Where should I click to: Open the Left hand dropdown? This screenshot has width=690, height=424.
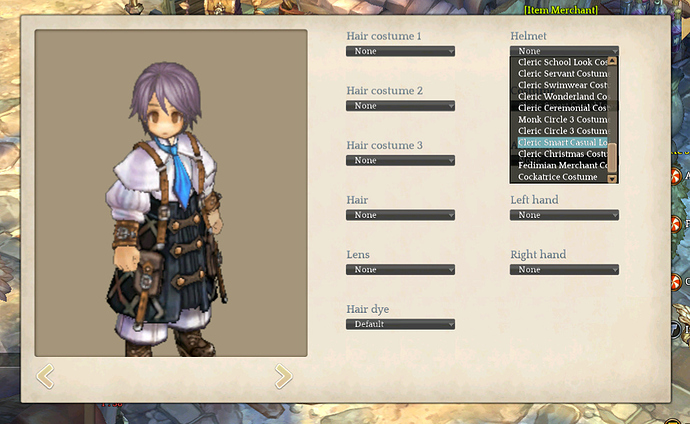click(x=564, y=215)
